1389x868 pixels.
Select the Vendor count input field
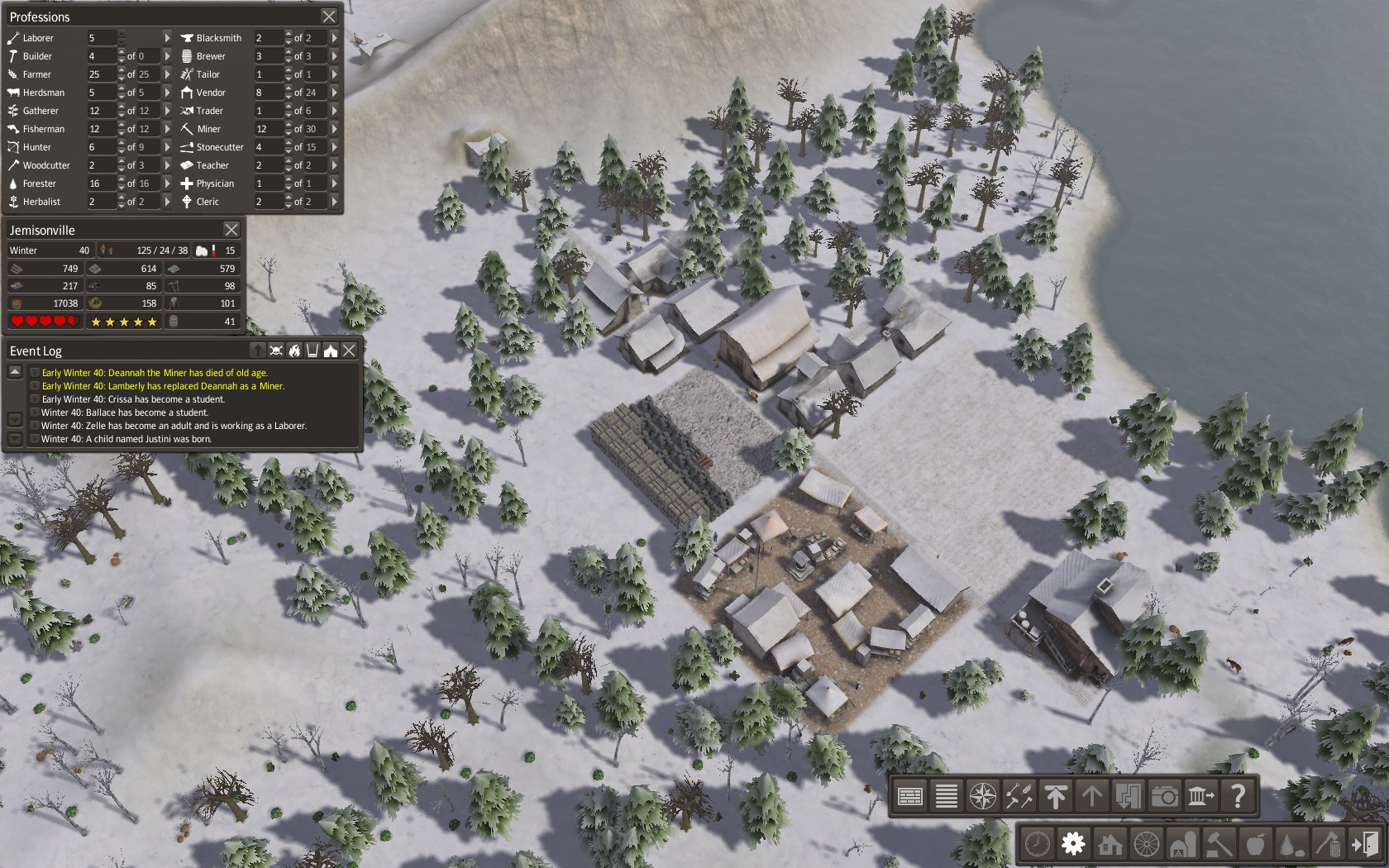(x=267, y=93)
